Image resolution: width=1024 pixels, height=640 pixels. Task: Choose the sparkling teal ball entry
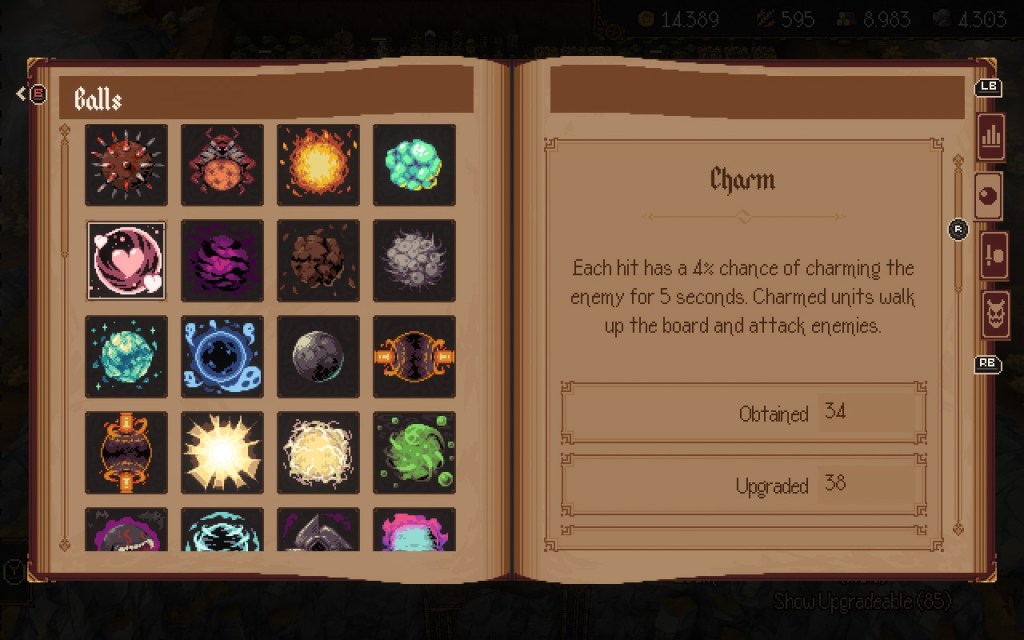(x=126, y=357)
